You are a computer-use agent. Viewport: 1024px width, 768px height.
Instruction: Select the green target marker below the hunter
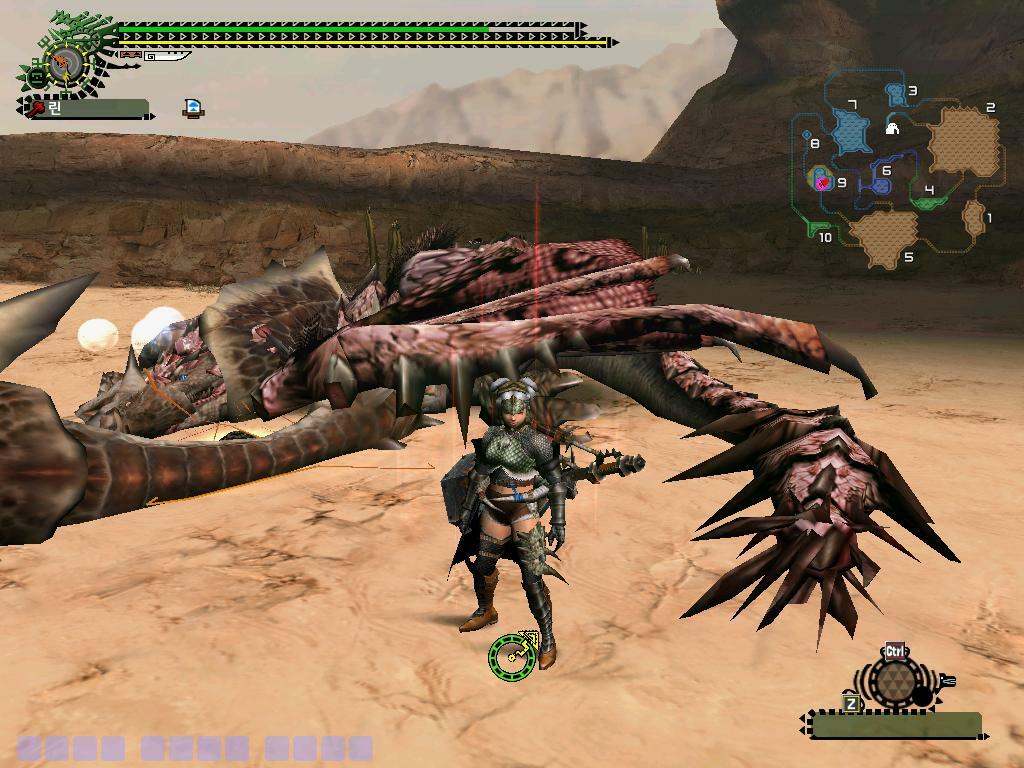(510, 656)
